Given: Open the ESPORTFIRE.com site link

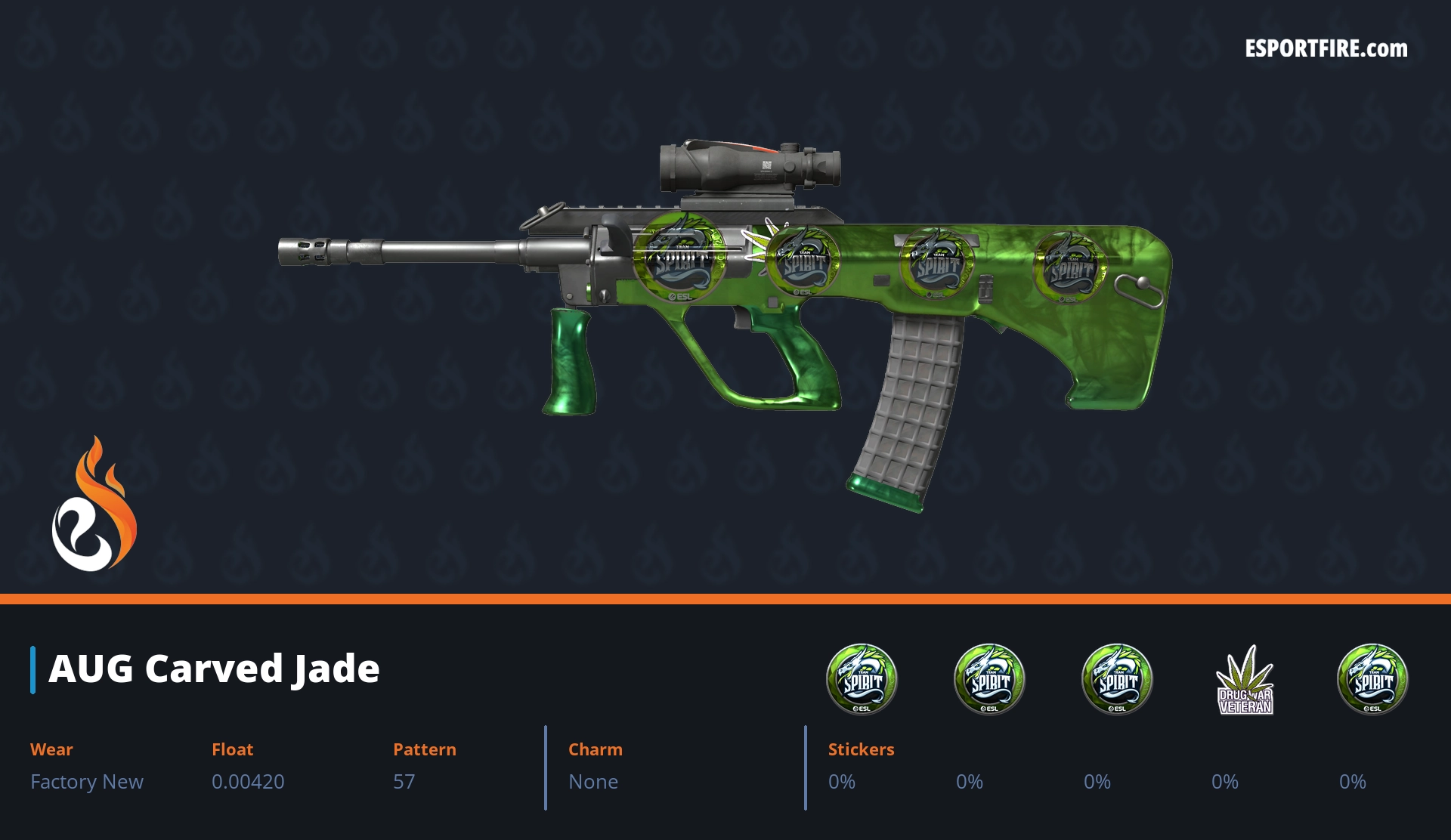Looking at the screenshot, I should (1326, 49).
